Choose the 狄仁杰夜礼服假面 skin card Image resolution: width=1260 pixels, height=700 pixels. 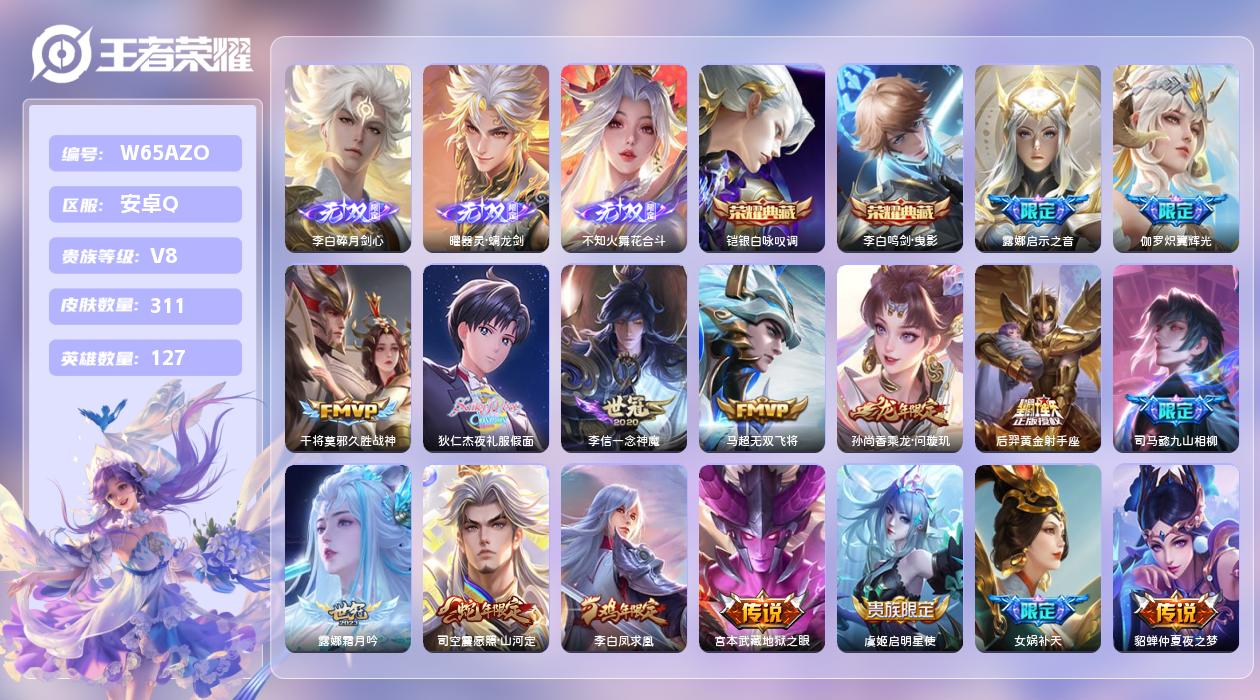tap(485, 358)
